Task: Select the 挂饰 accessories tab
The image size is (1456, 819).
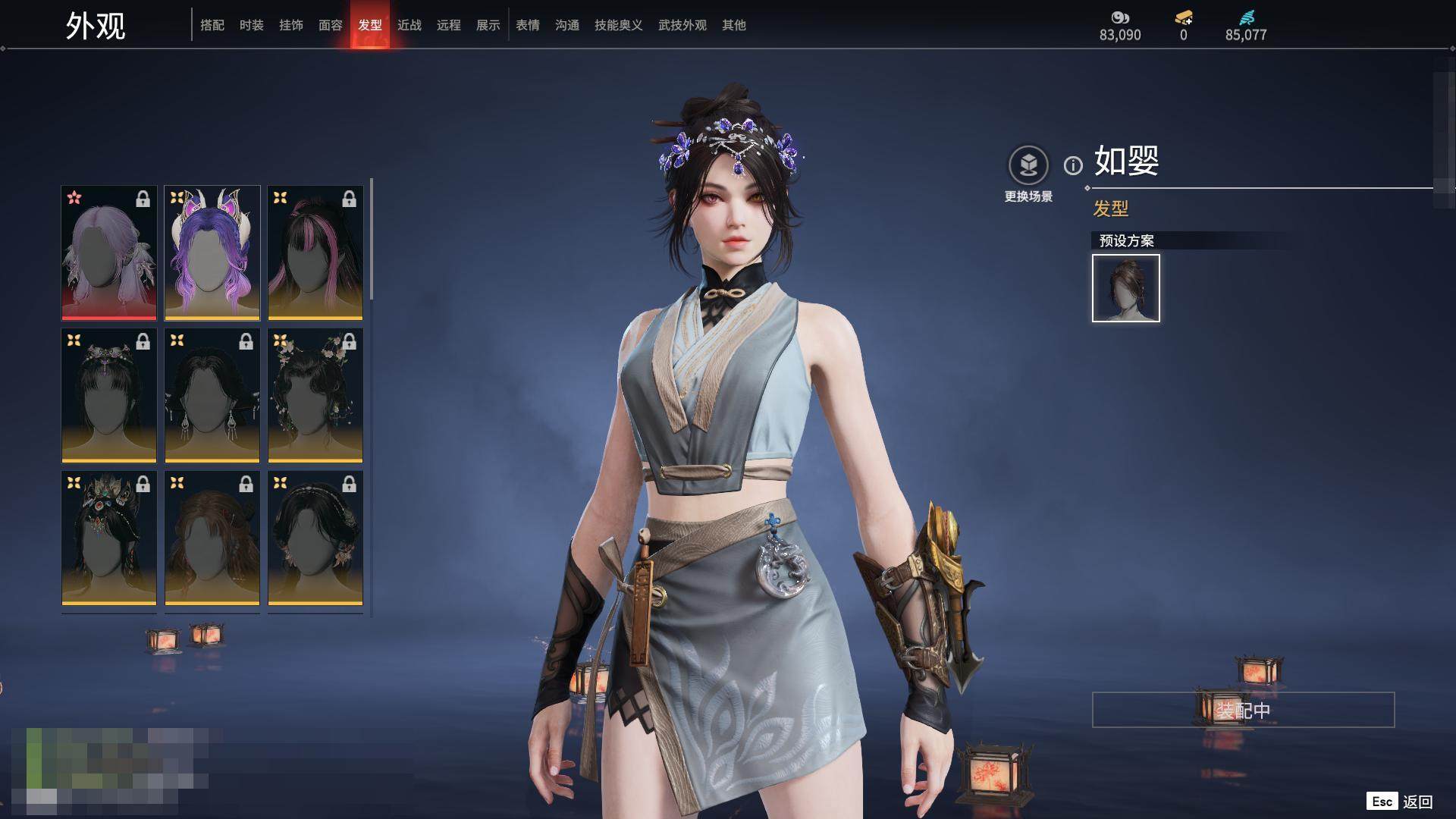Action: click(x=291, y=25)
